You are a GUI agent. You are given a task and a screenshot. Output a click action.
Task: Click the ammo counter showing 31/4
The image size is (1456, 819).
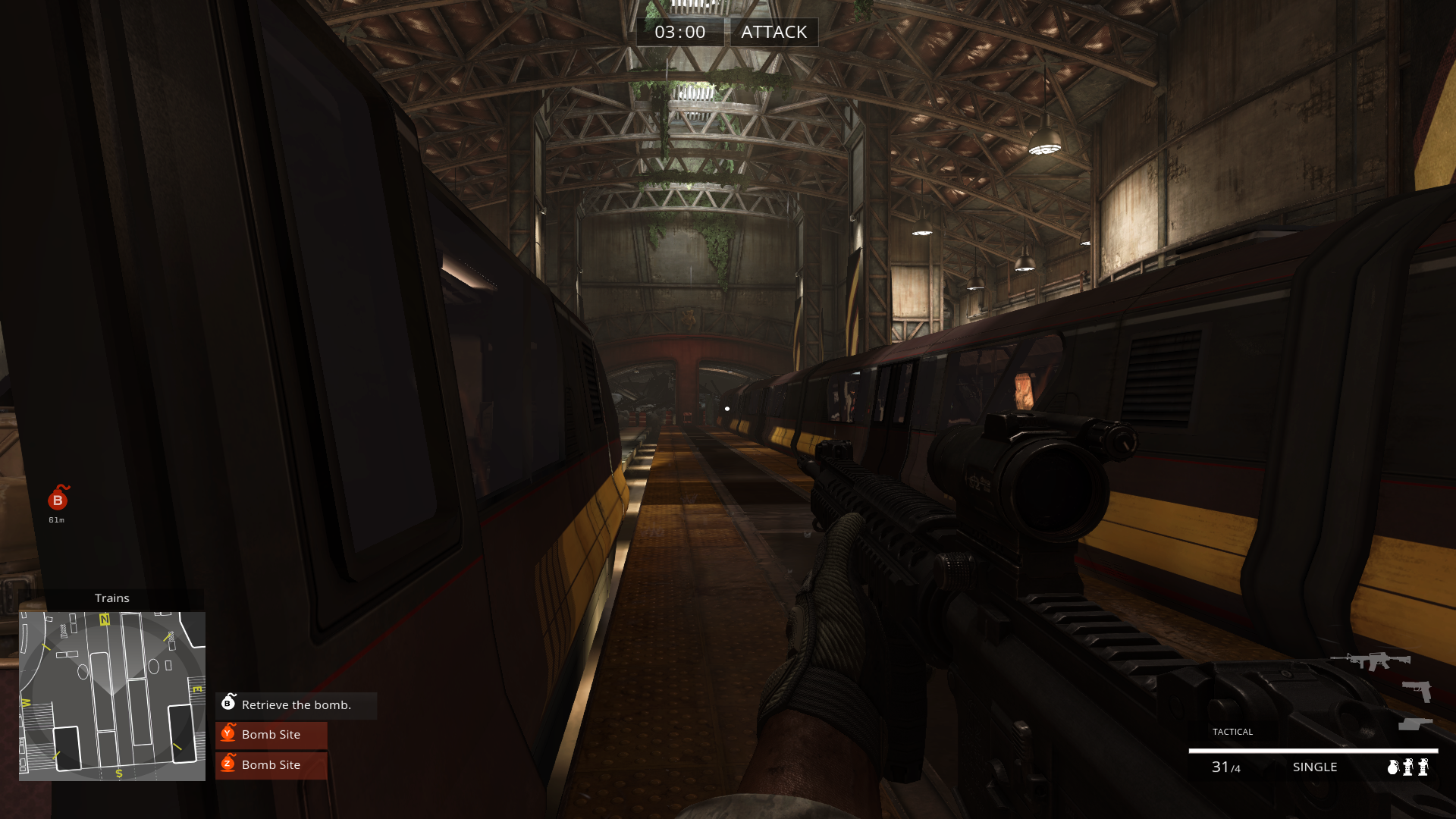[1225, 767]
